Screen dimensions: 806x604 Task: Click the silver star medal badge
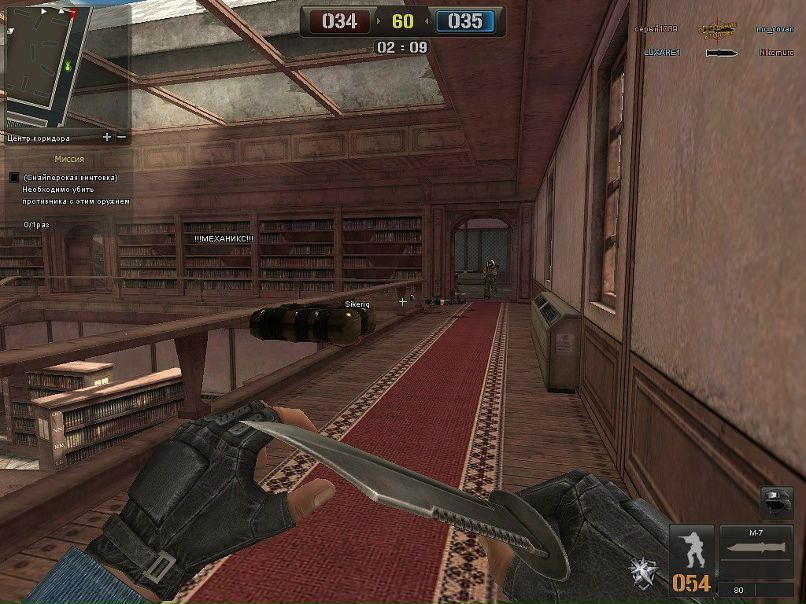click(x=641, y=571)
